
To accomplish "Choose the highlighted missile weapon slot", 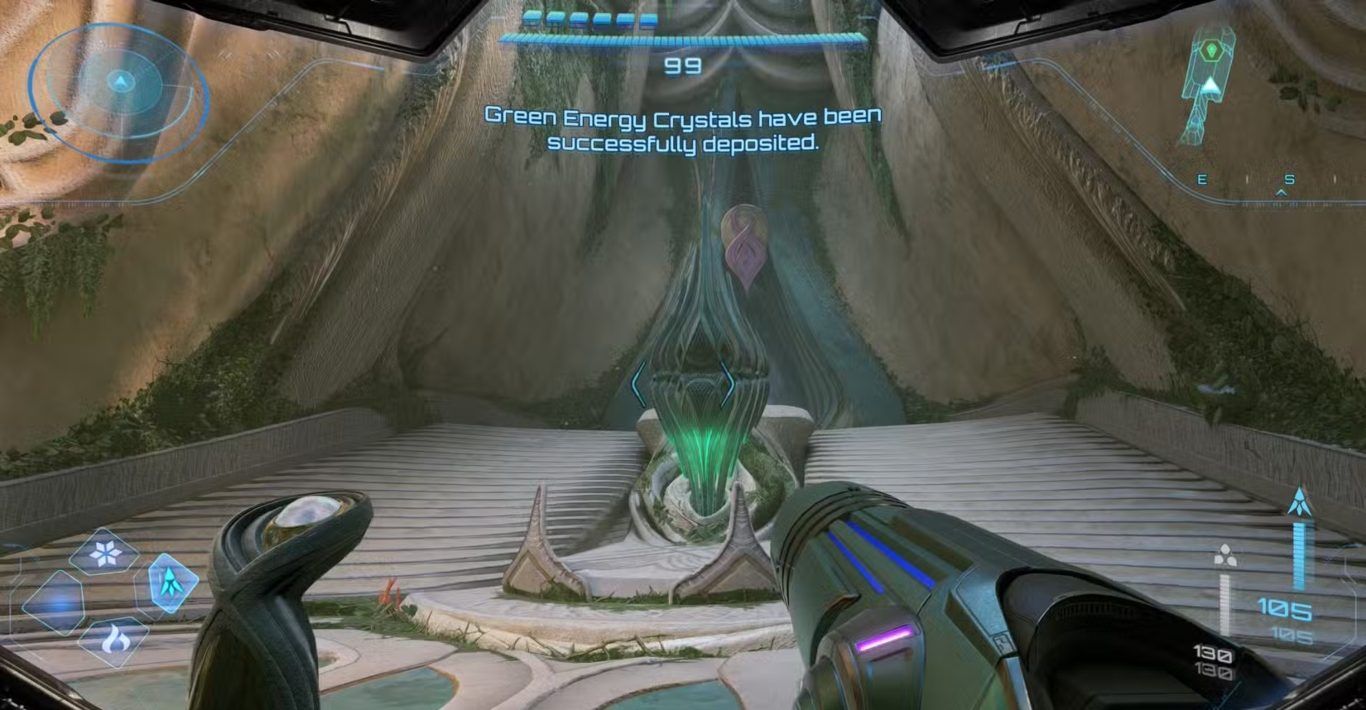I will coord(167,582).
